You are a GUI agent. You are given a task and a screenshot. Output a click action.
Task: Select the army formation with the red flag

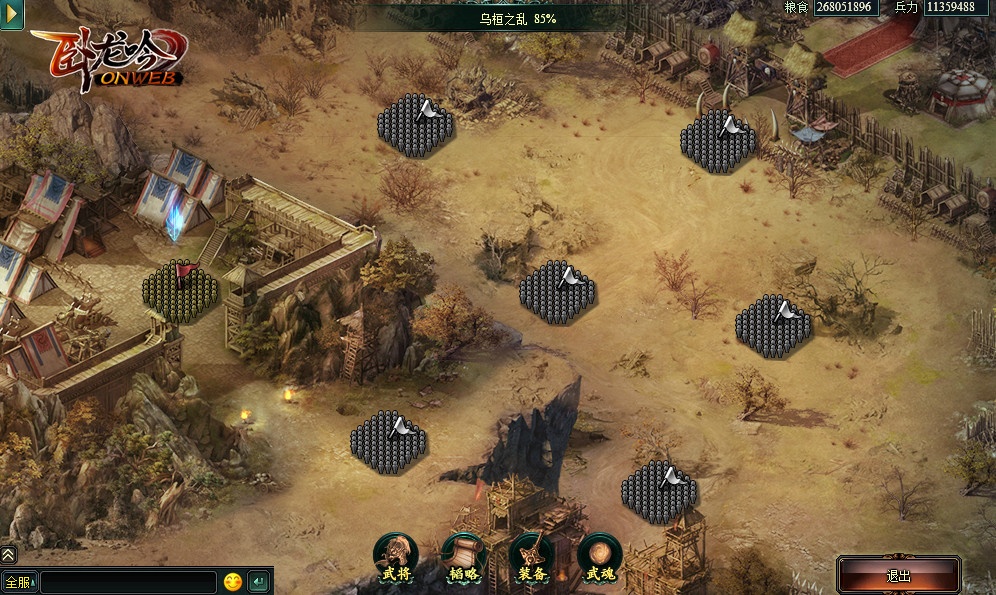tap(180, 291)
